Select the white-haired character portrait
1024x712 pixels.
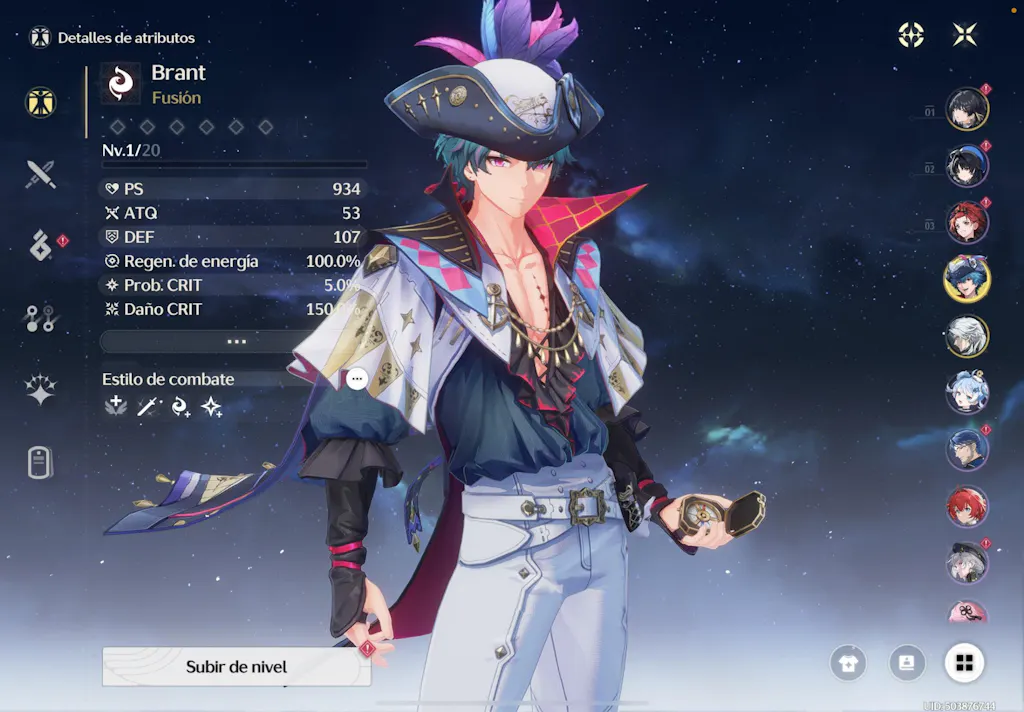pos(967,336)
